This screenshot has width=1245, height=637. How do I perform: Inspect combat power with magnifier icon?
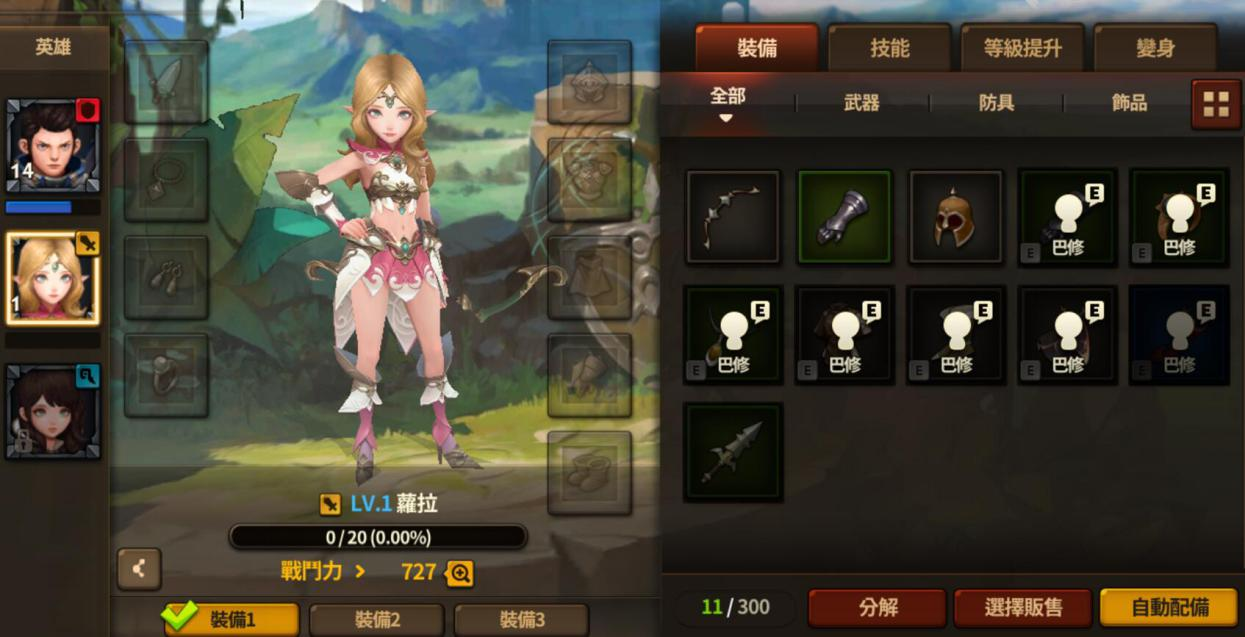[460, 573]
